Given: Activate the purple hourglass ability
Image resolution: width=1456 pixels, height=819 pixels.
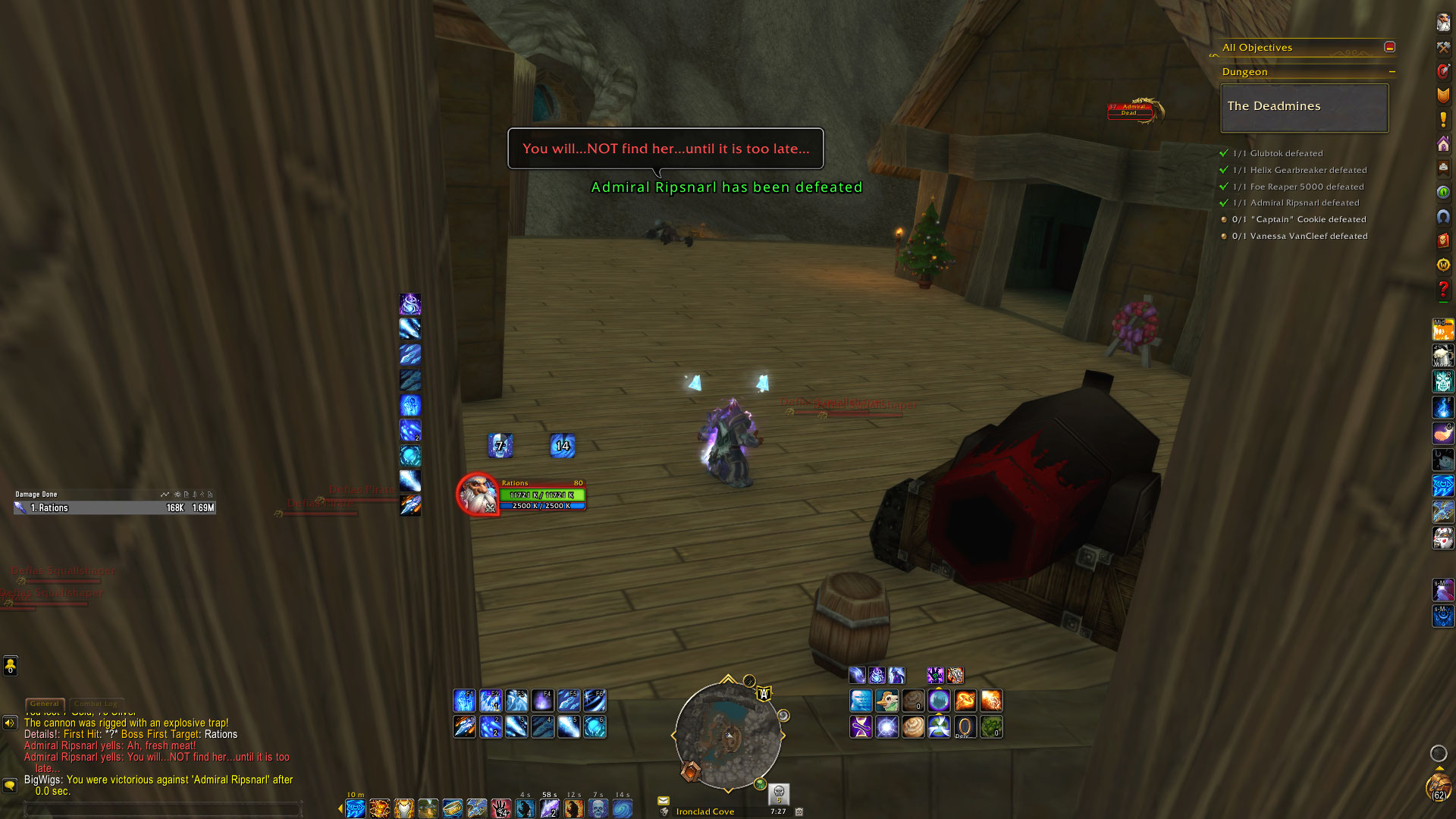Looking at the screenshot, I should click(x=861, y=726).
